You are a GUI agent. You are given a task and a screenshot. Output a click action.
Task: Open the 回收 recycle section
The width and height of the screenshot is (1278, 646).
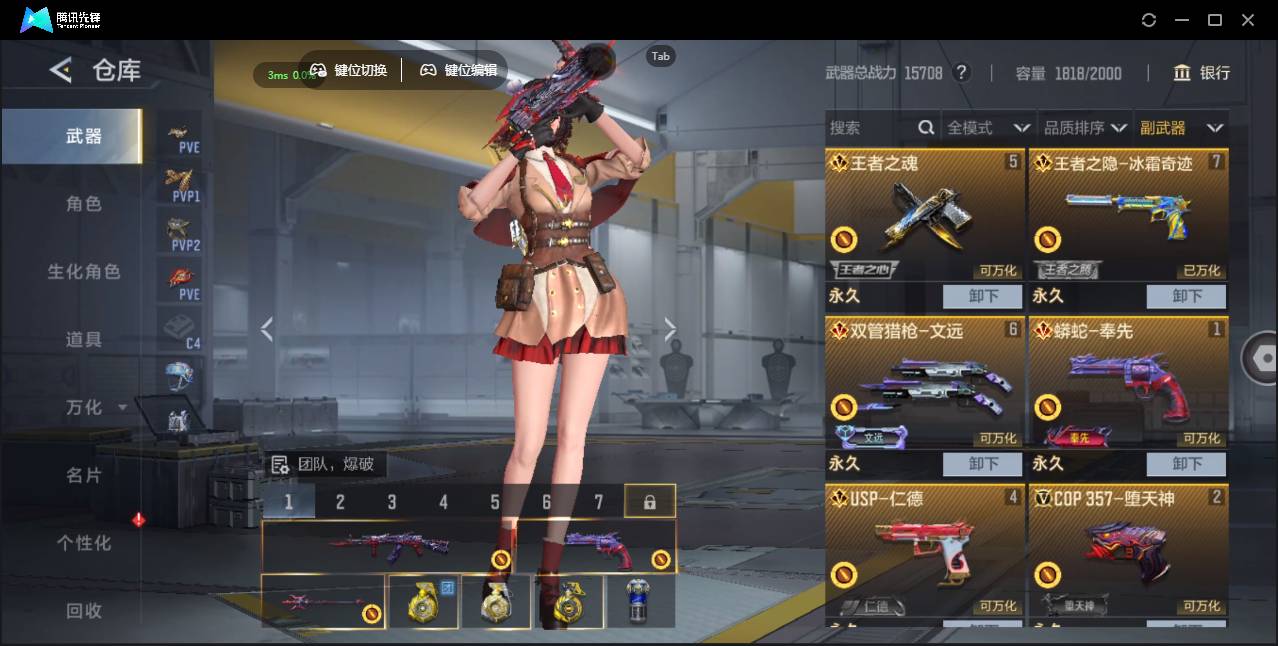click(x=84, y=610)
